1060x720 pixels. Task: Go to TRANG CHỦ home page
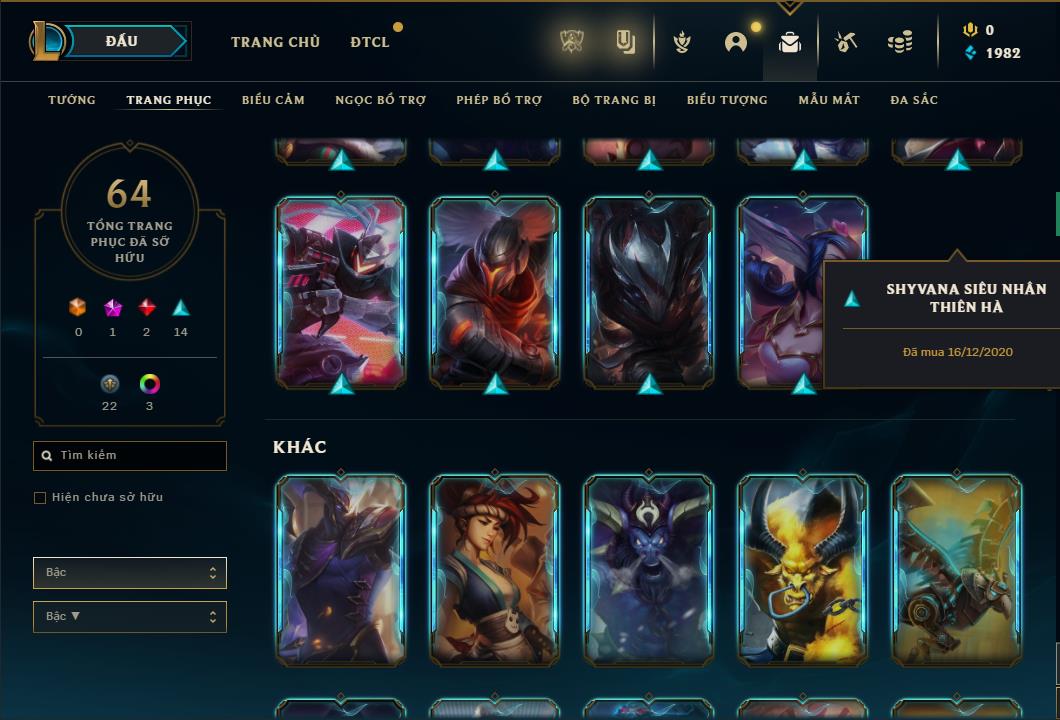pos(275,42)
